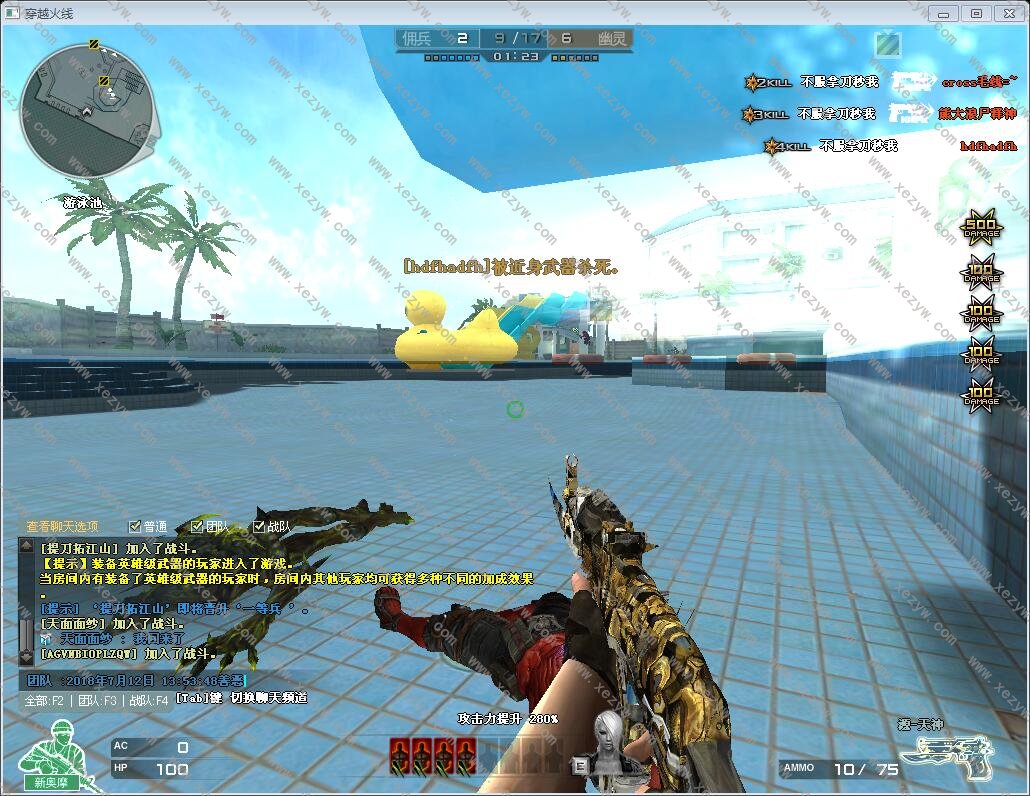Toggle the 战队 chat filter checkbox
1030x796 pixels.
258,526
